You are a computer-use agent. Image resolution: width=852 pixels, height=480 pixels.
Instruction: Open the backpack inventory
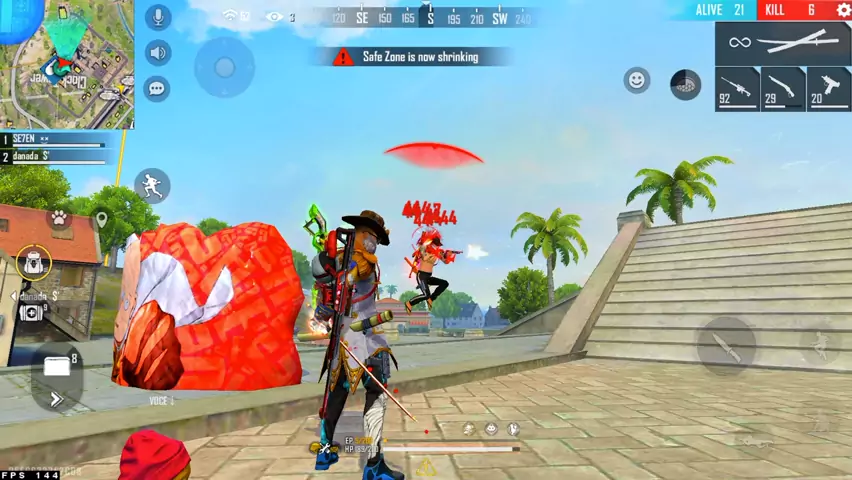click(34, 263)
